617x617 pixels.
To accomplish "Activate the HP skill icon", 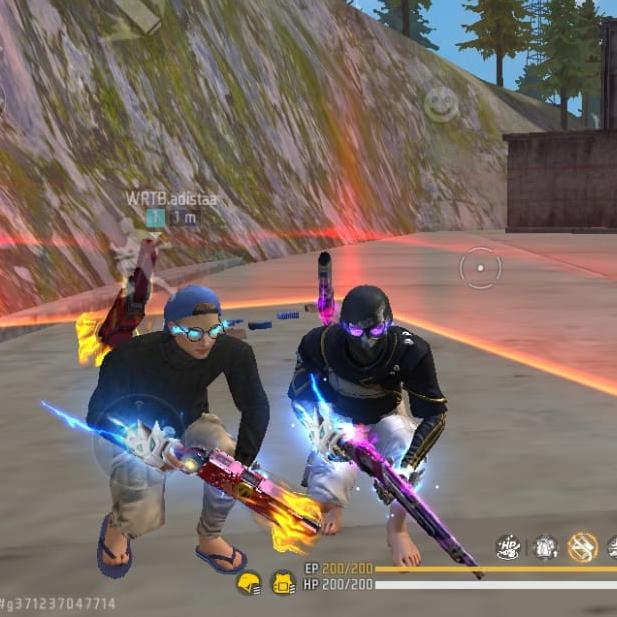I will tap(508, 547).
